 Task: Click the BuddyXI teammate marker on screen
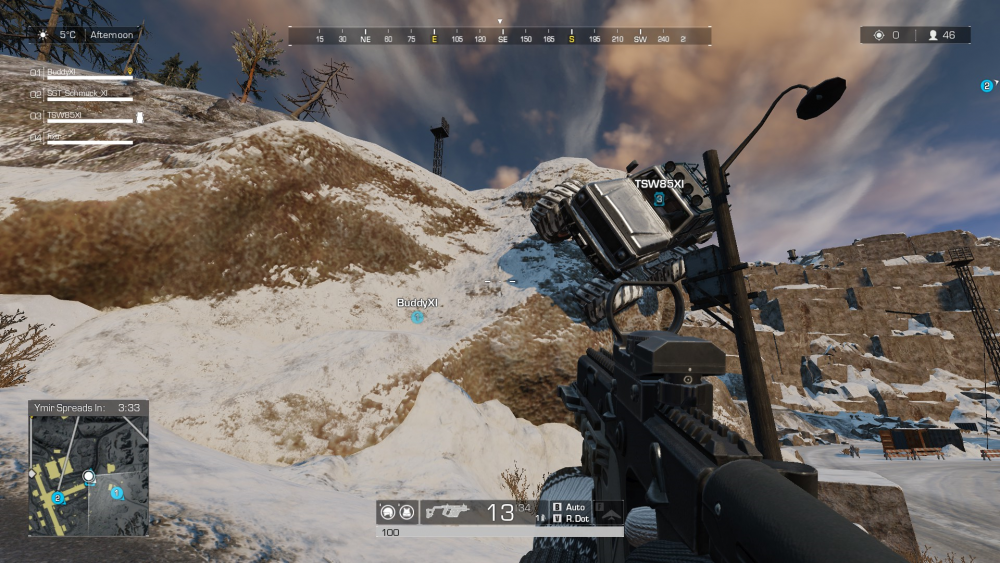418,317
